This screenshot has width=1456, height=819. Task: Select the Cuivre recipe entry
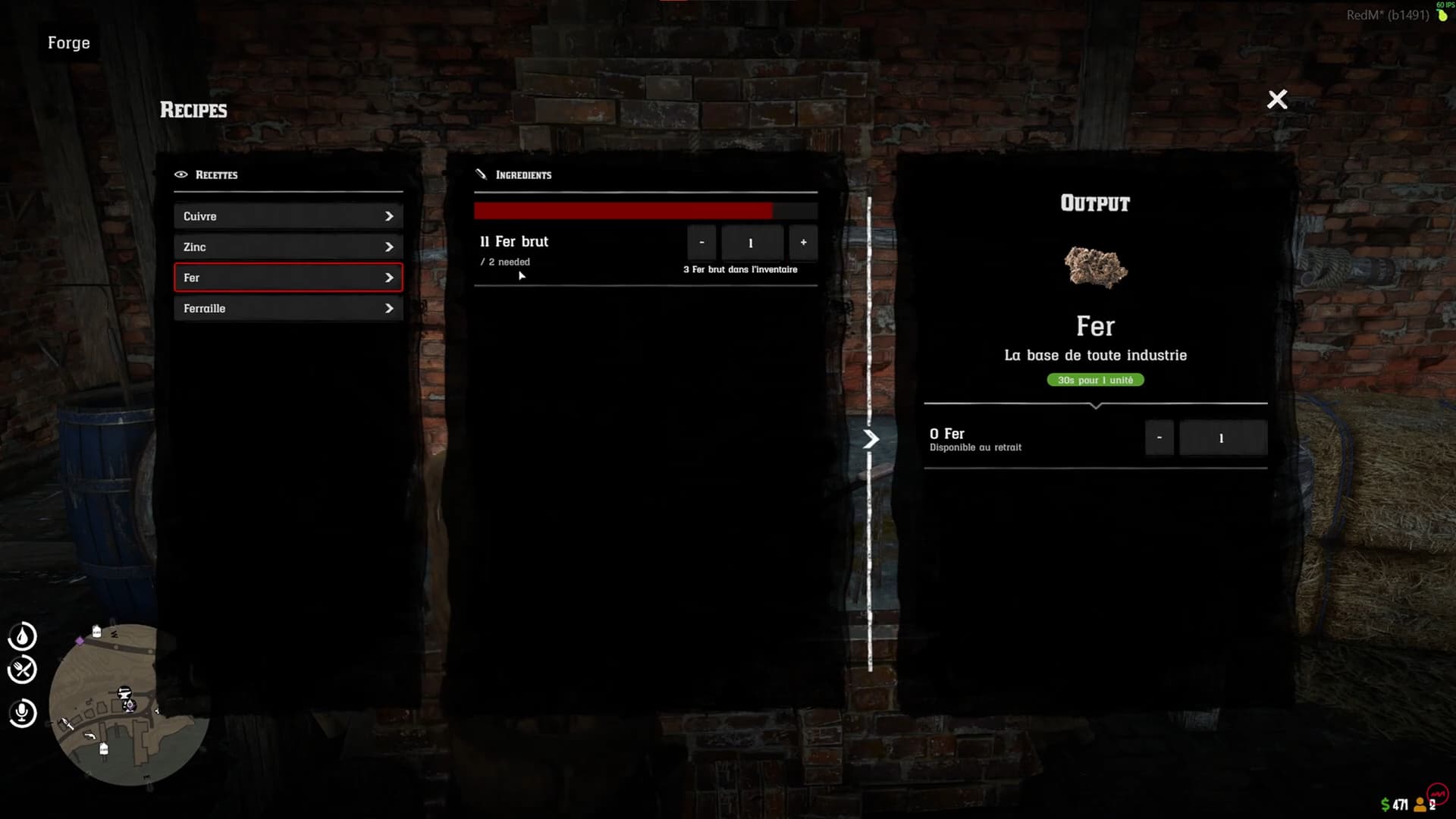click(288, 216)
